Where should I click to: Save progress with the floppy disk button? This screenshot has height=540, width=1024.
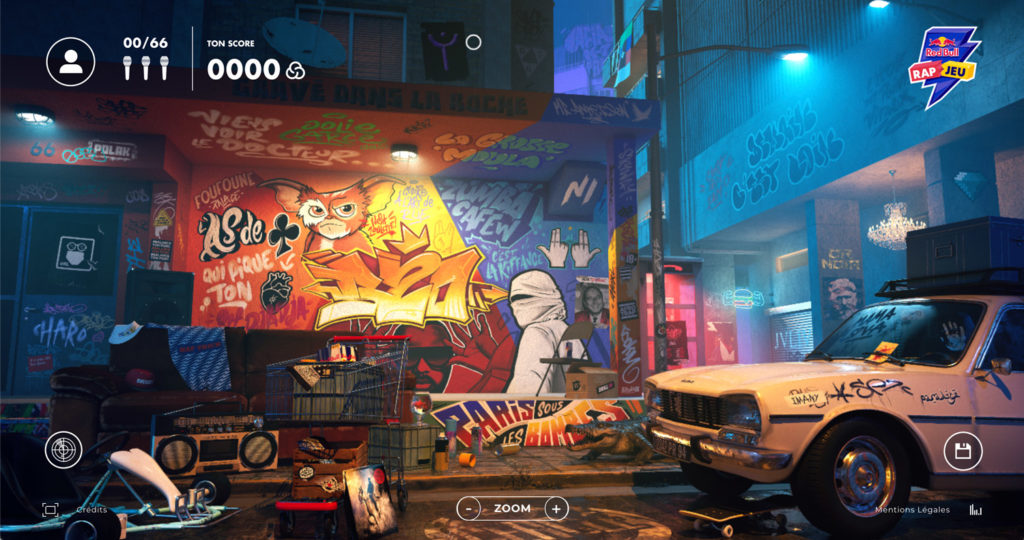pos(963,451)
